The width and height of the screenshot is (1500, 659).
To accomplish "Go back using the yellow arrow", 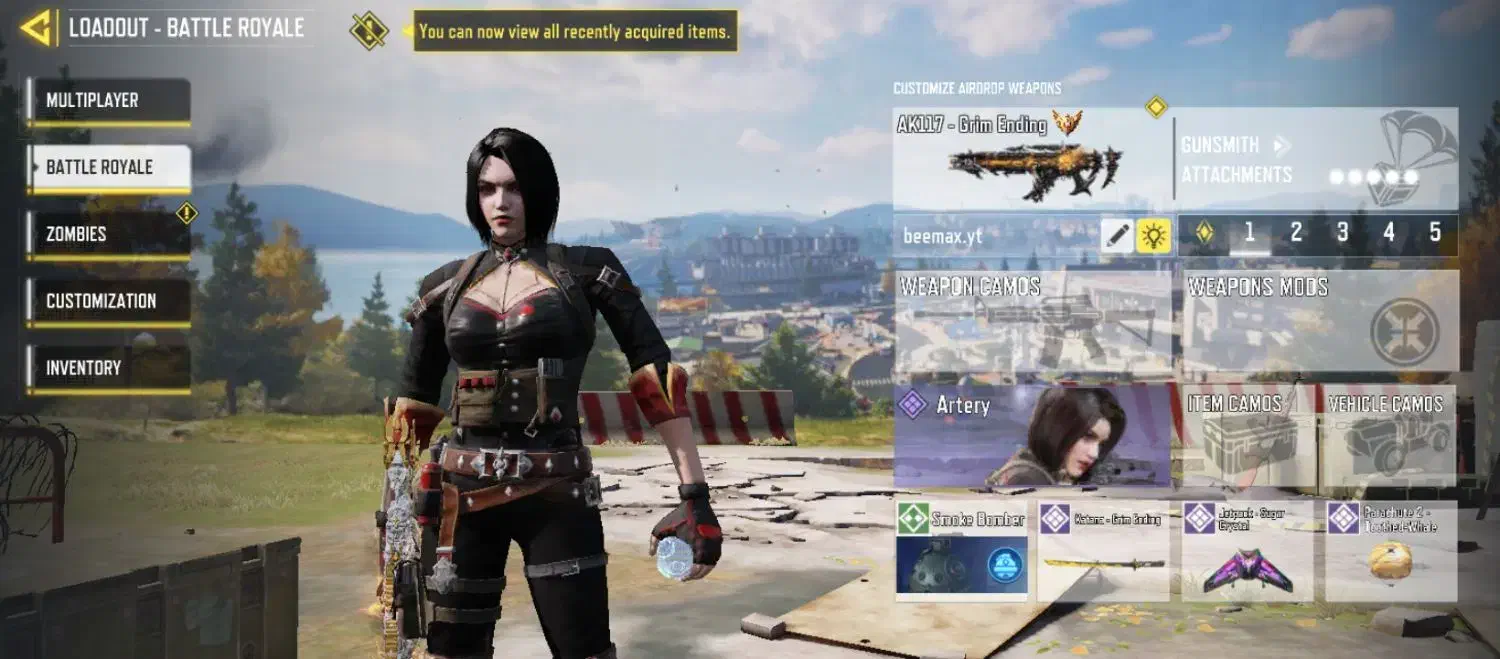I will click(x=36, y=28).
